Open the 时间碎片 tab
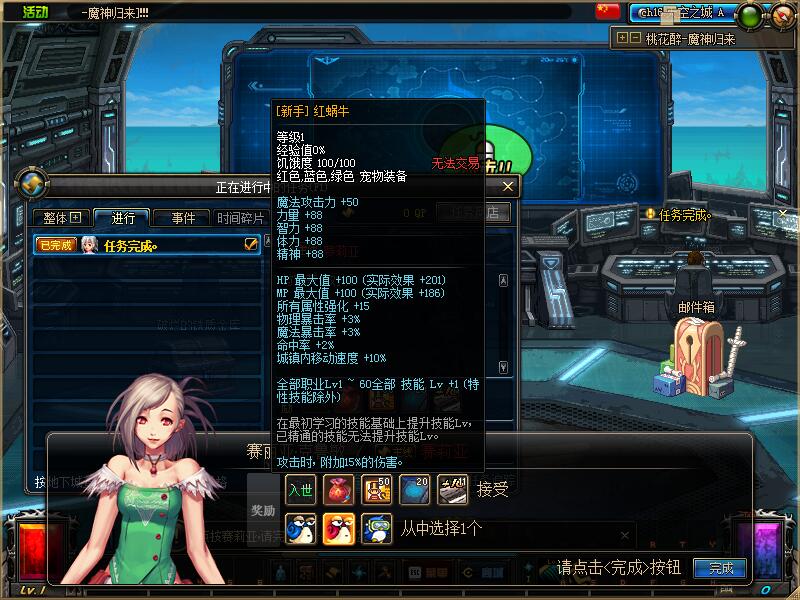This screenshot has width=800, height=600. [x=241, y=218]
